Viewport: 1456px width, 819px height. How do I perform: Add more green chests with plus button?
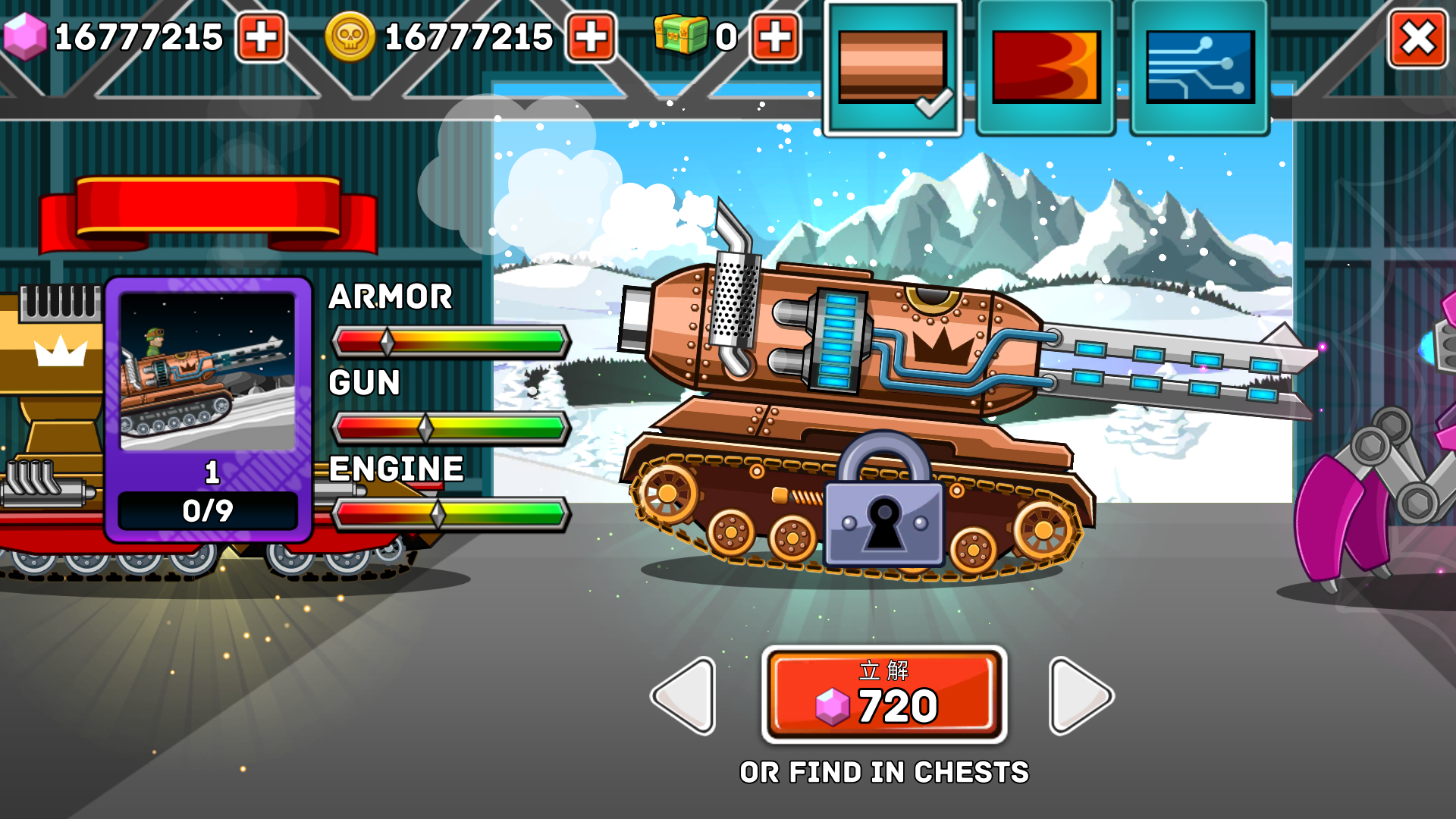pyautogui.click(x=775, y=37)
